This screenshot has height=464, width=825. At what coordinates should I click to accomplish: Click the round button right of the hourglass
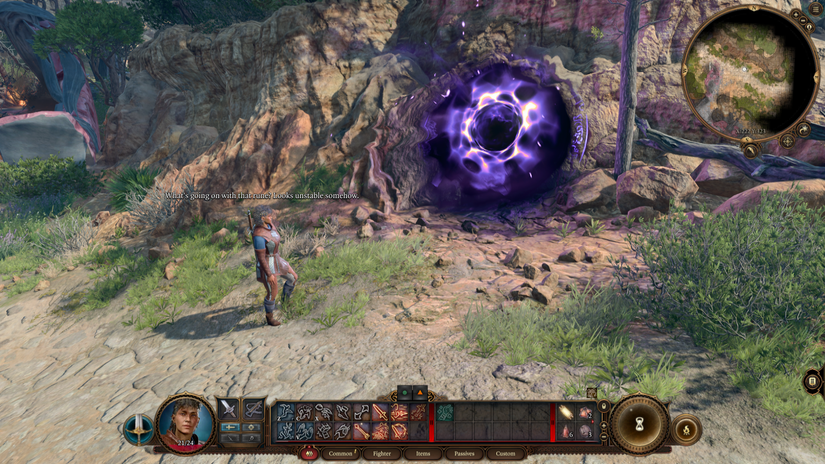(687, 429)
